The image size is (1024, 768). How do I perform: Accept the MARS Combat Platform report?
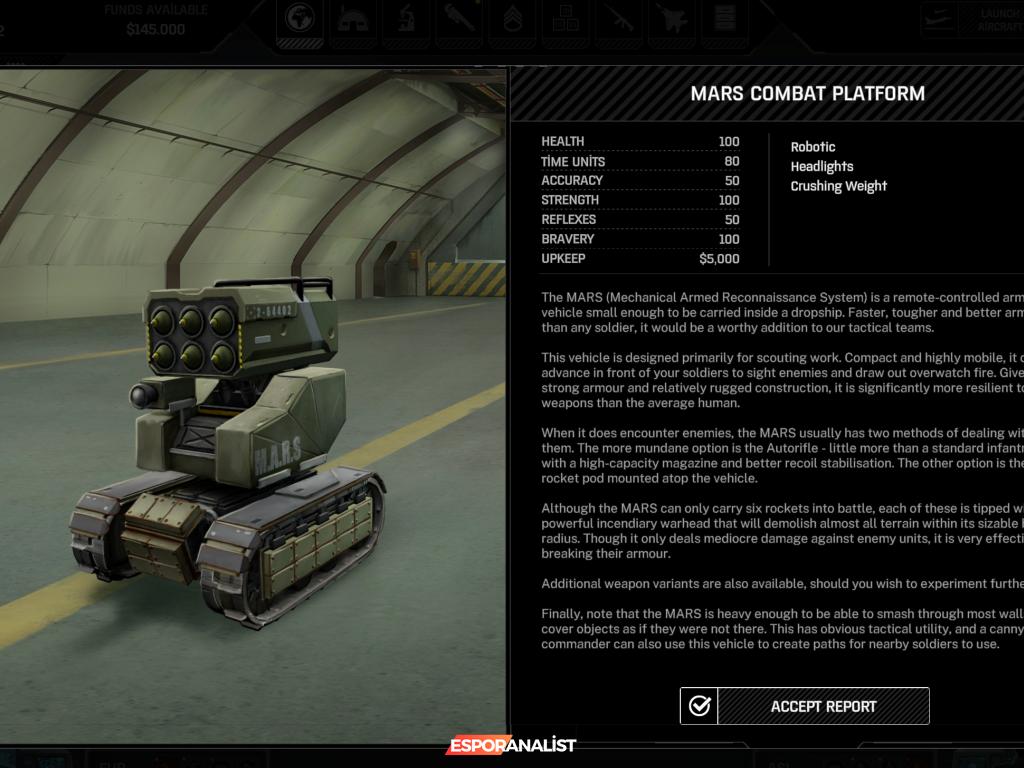805,706
